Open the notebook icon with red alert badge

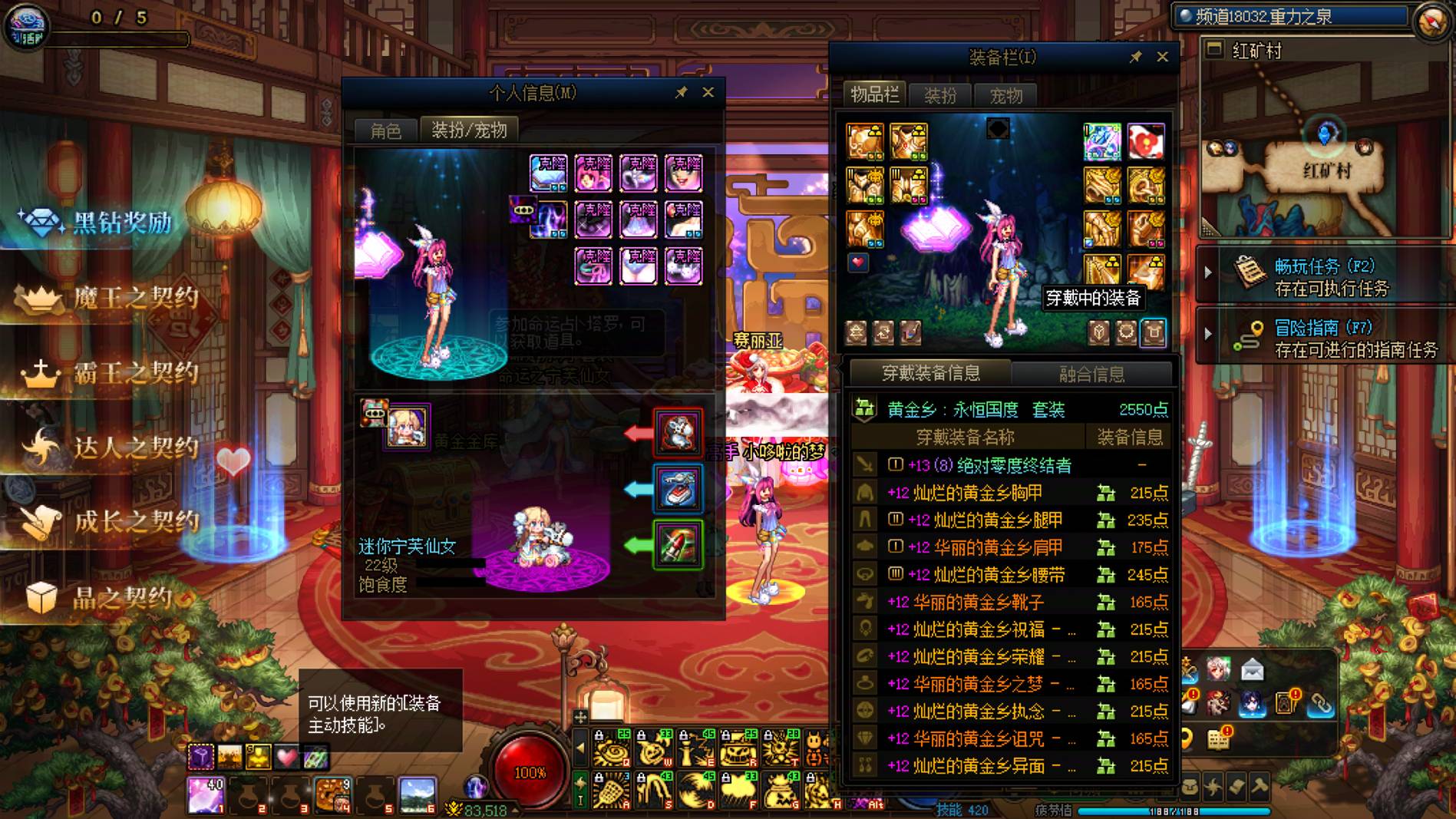point(1218,739)
